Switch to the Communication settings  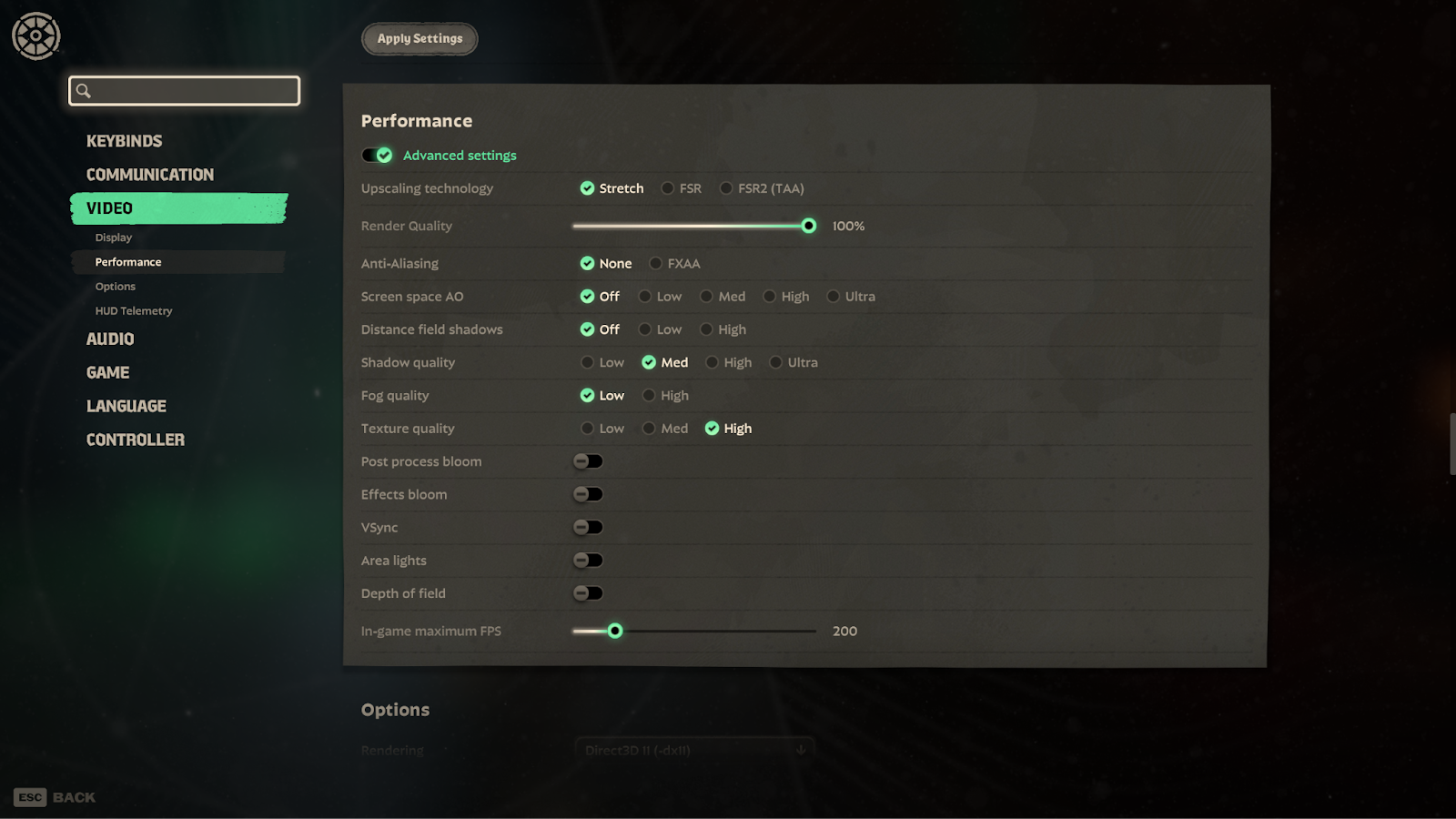coord(149,175)
